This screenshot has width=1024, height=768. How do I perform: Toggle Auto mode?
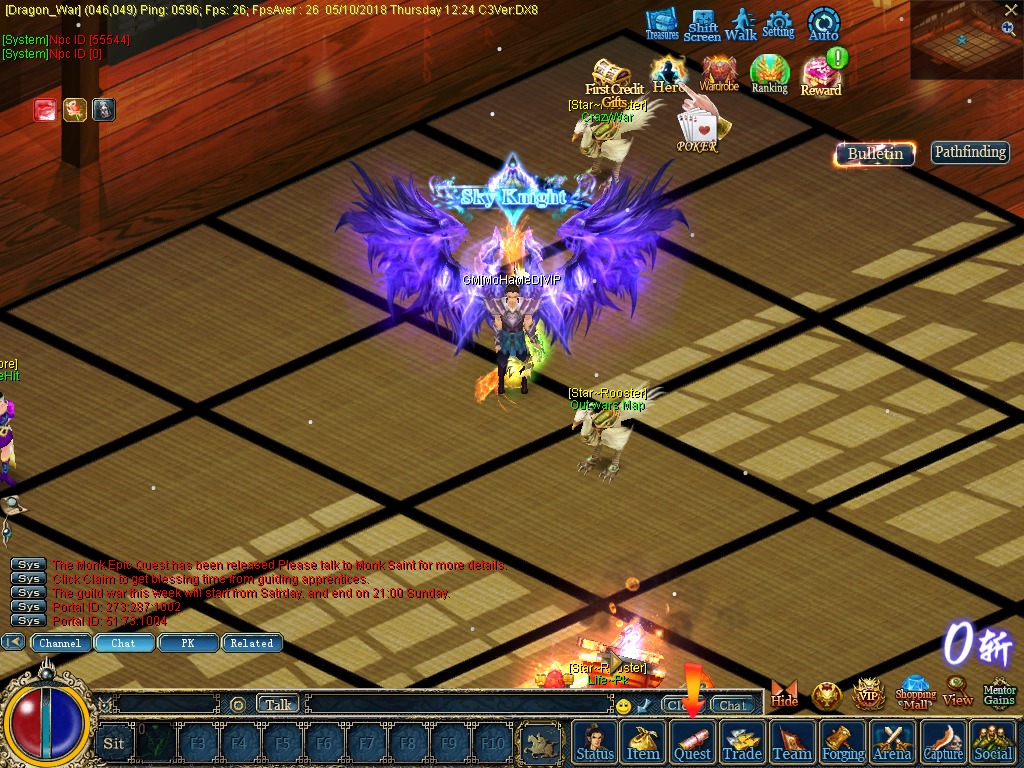pyautogui.click(x=823, y=24)
